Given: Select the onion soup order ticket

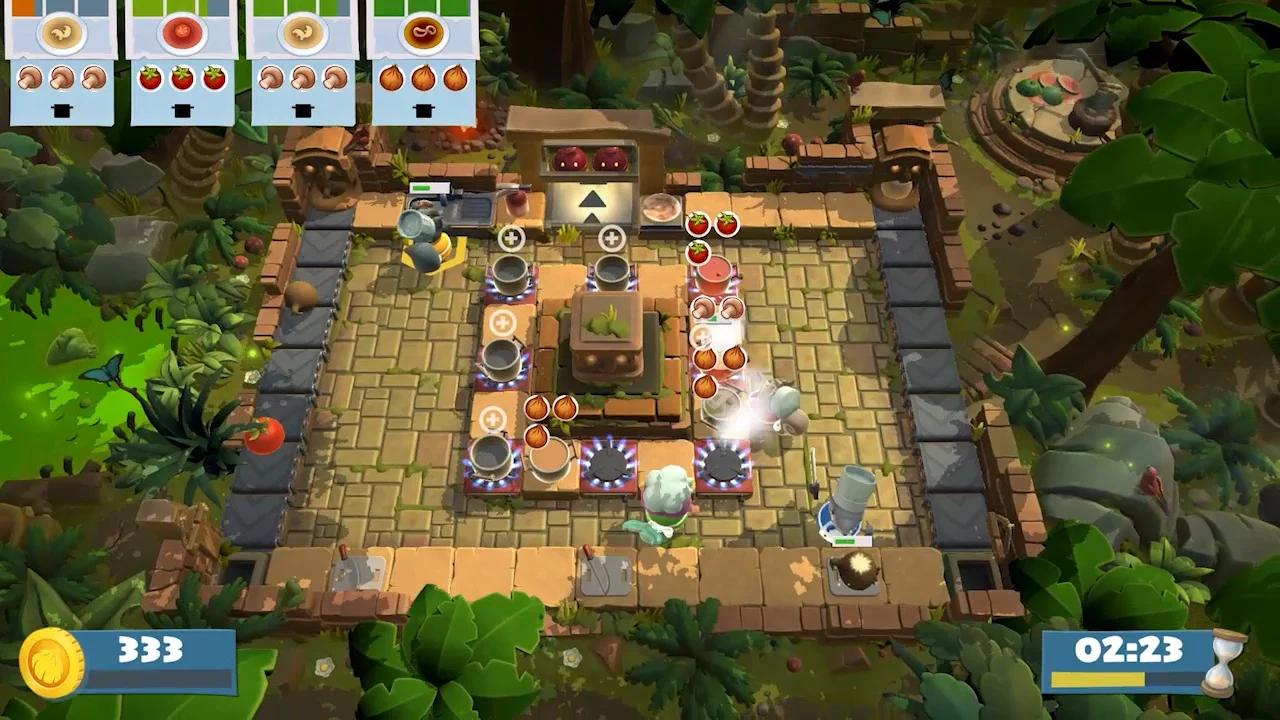Looking at the screenshot, I should tap(423, 55).
